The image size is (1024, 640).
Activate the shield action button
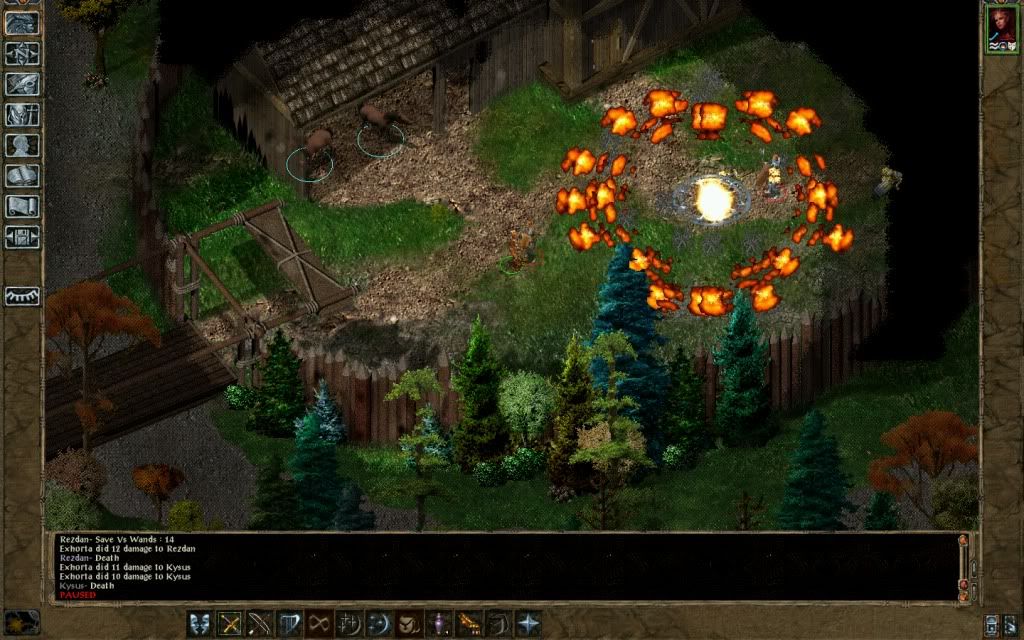tap(290, 624)
